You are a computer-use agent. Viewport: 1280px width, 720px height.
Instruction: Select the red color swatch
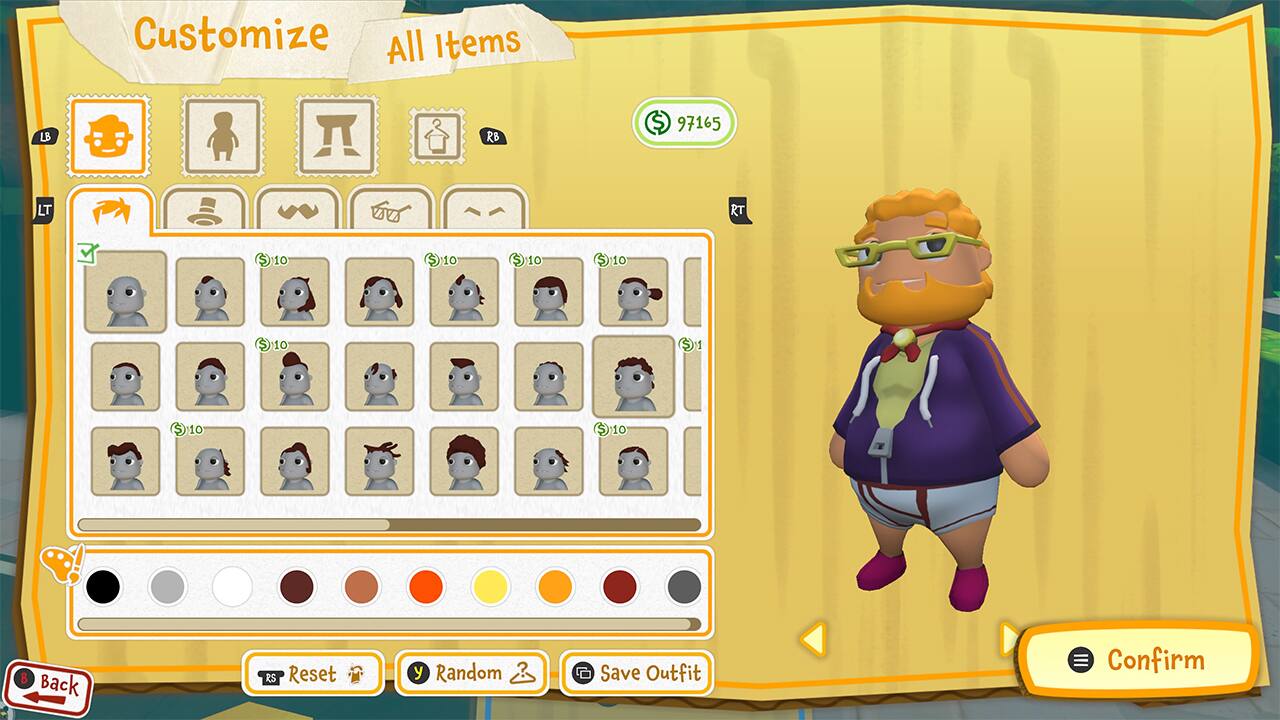coord(426,587)
